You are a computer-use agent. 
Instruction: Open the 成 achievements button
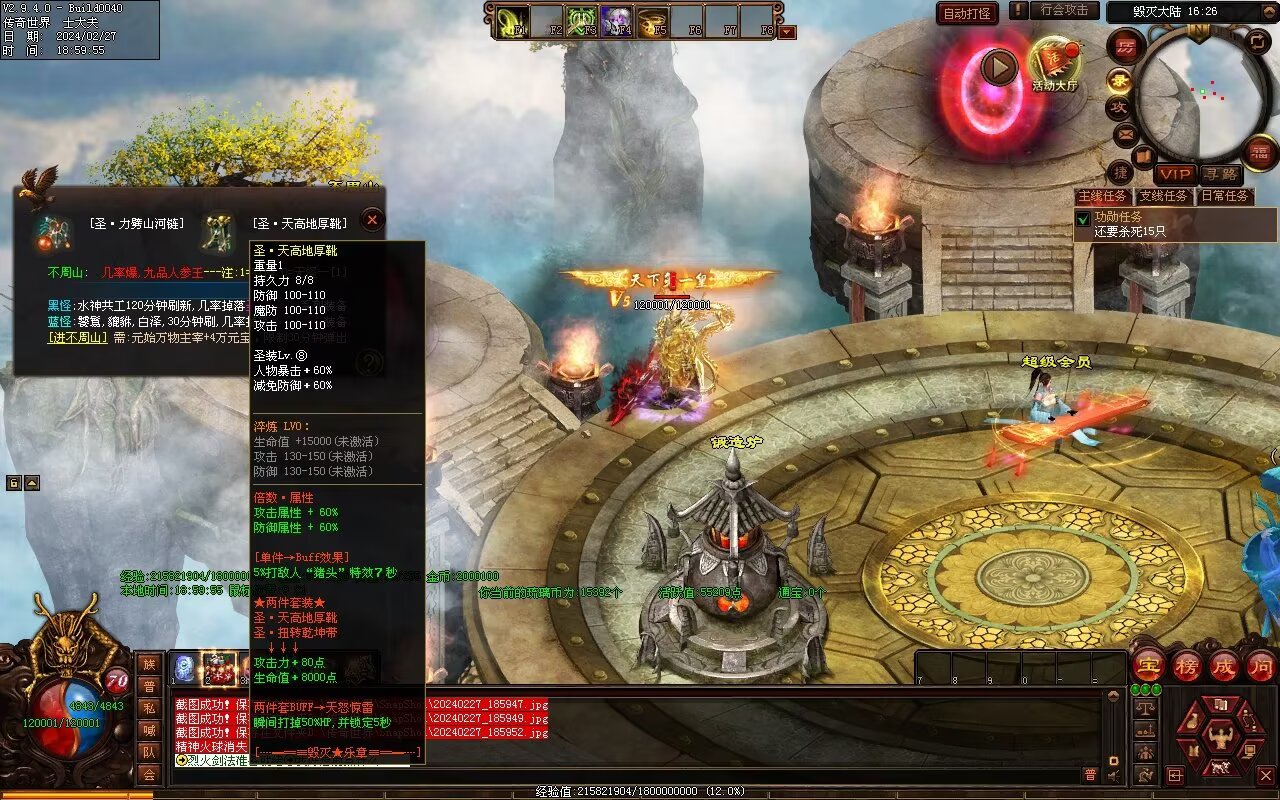click(1224, 665)
